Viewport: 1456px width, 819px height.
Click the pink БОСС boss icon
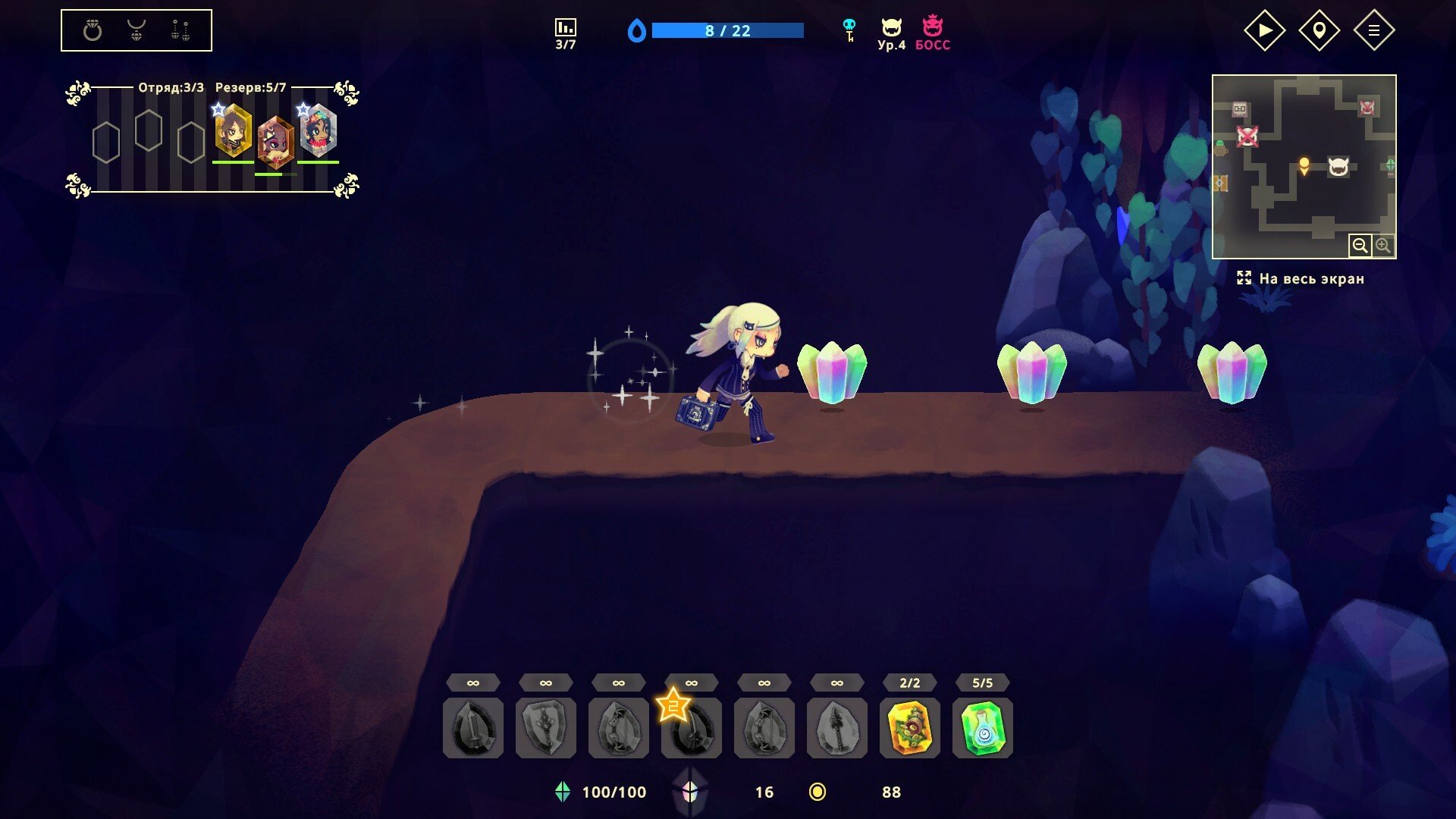[932, 33]
